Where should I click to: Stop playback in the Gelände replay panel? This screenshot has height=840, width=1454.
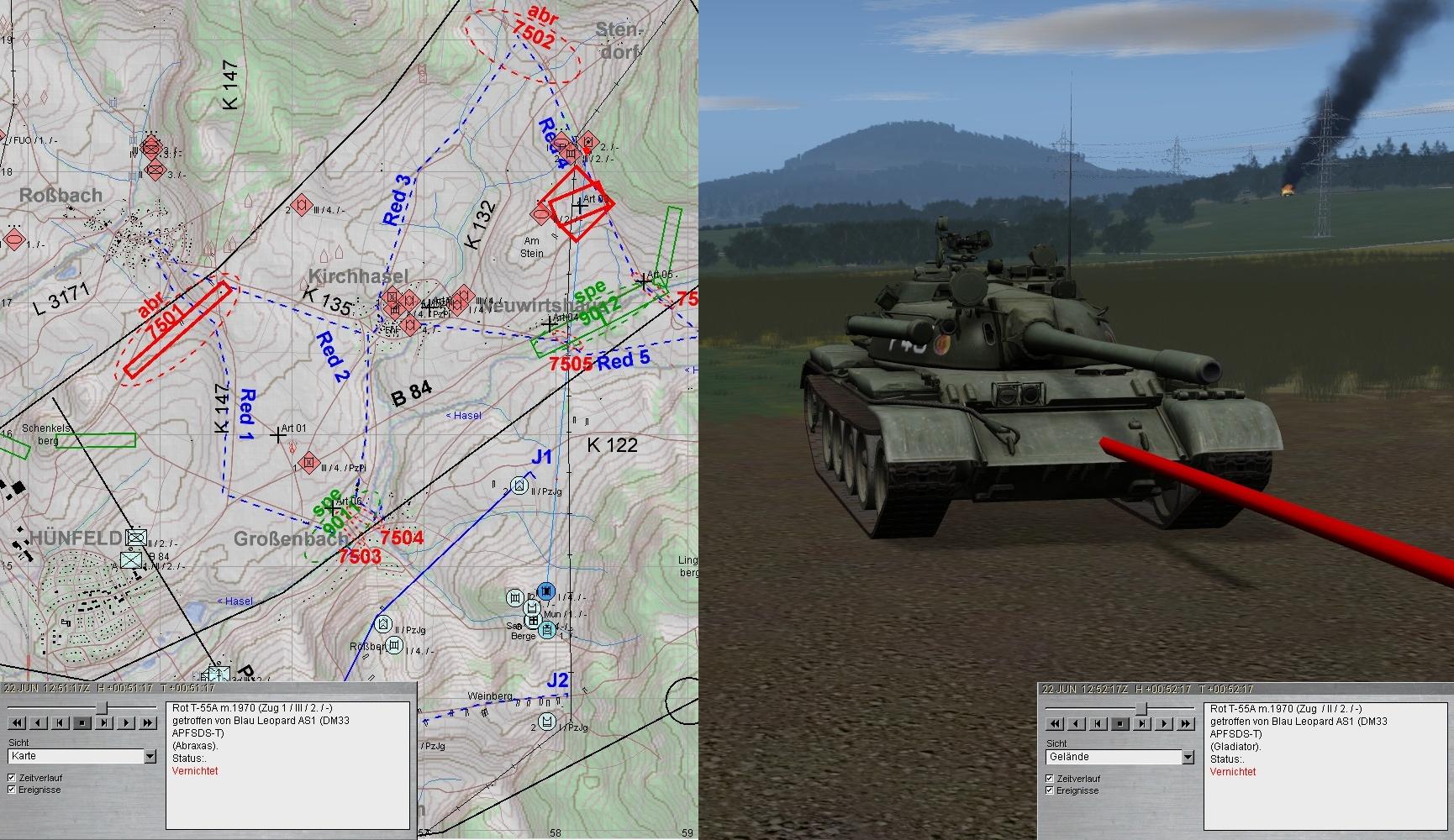1120,723
